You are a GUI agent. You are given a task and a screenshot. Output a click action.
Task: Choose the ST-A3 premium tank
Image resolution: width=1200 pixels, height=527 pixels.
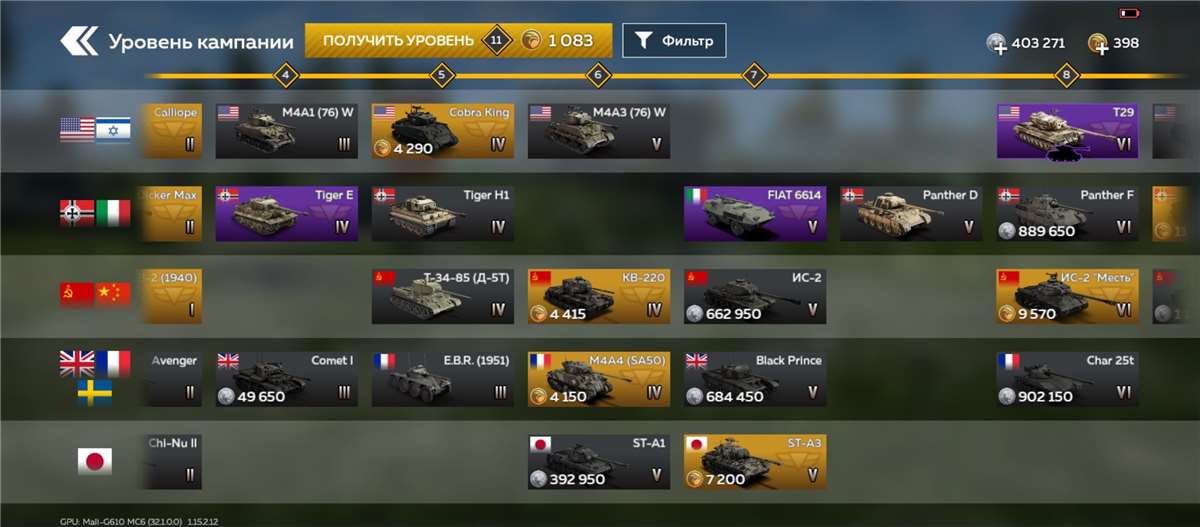[x=754, y=461]
